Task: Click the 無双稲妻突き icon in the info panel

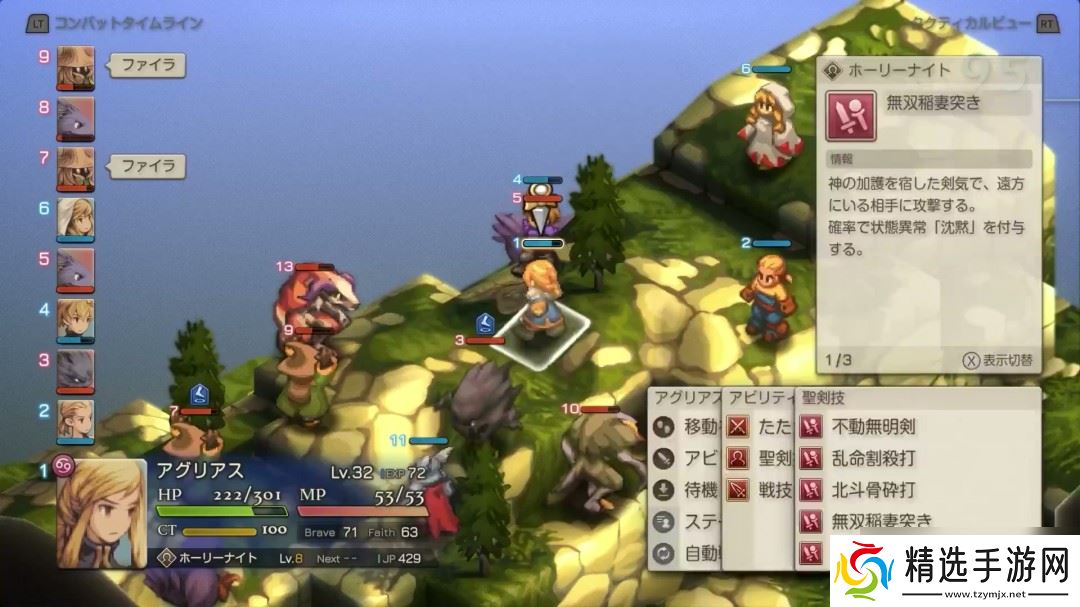Action: pyautogui.click(x=851, y=116)
